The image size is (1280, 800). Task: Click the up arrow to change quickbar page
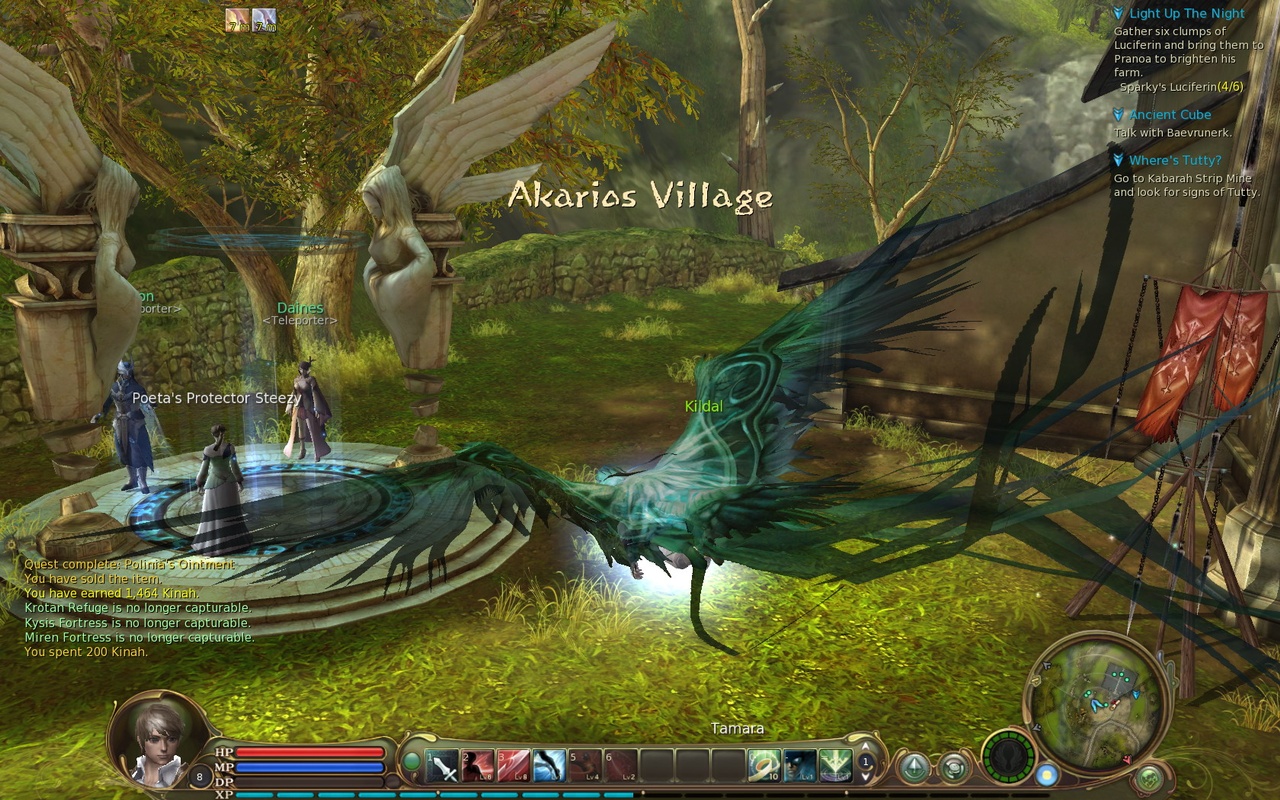[866, 747]
